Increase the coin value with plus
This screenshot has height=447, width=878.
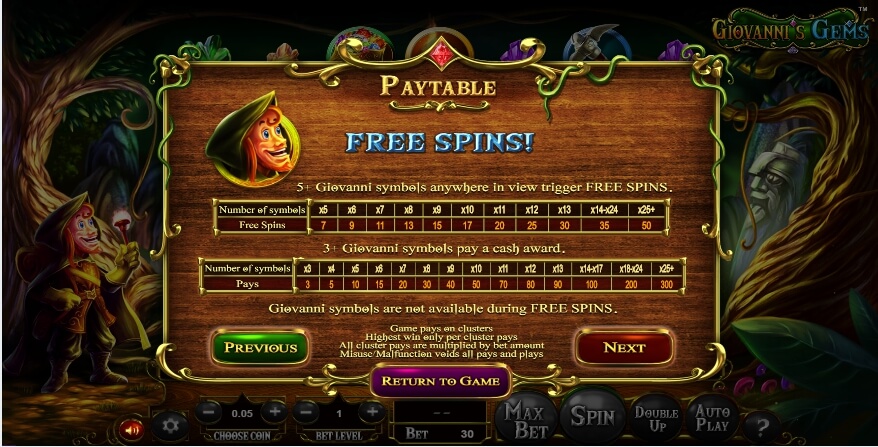[273, 411]
